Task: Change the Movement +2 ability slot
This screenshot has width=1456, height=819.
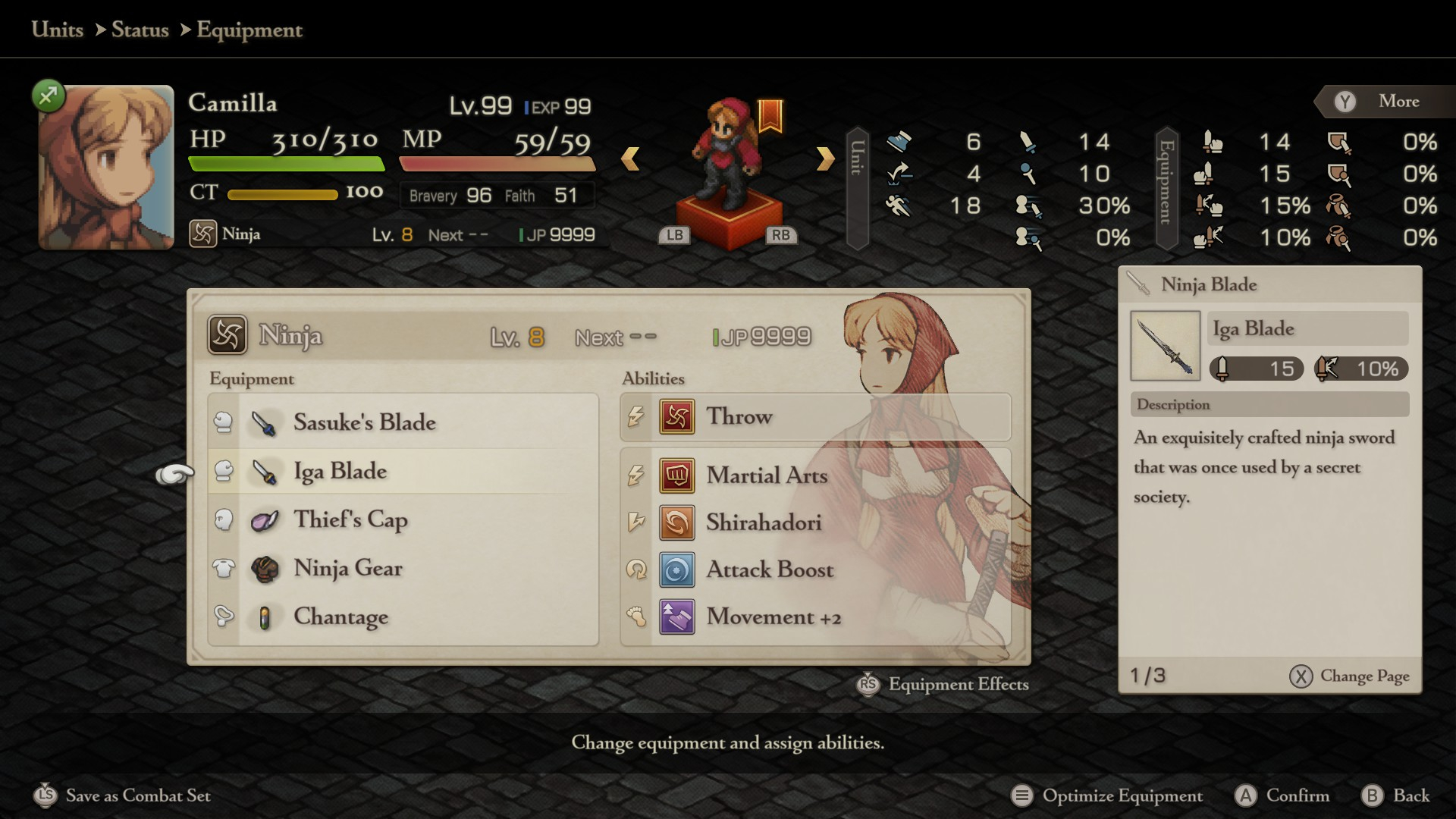Action: pyautogui.click(x=815, y=617)
